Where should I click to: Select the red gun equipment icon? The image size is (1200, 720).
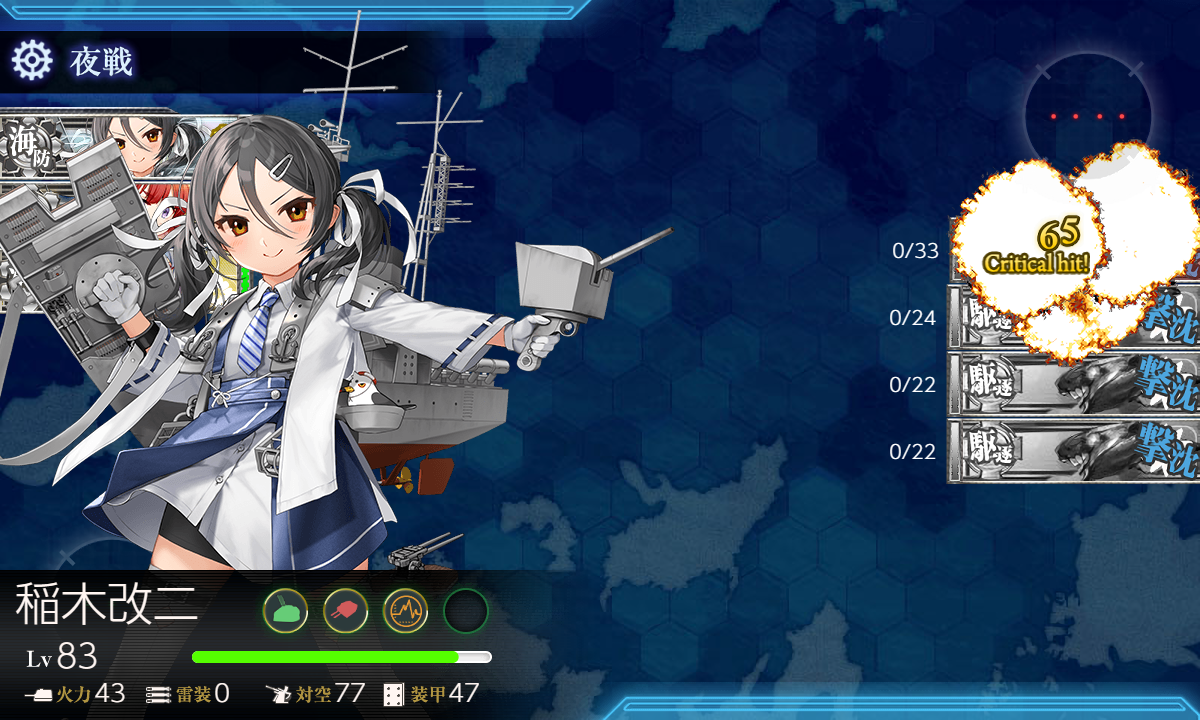click(345, 610)
